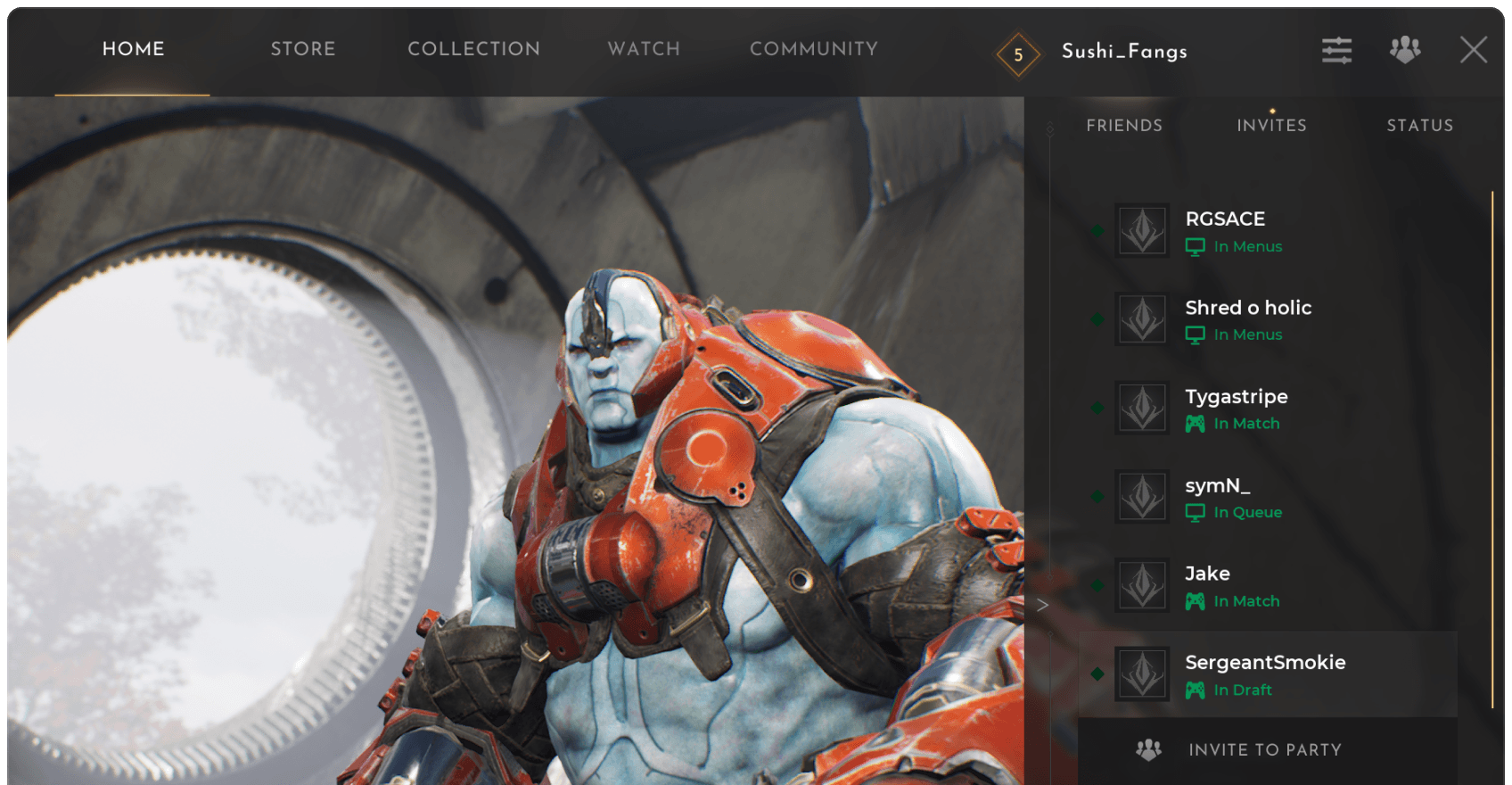Click the Sushi_Fangs profile name
This screenshot has width=1512, height=785.
tap(1124, 52)
